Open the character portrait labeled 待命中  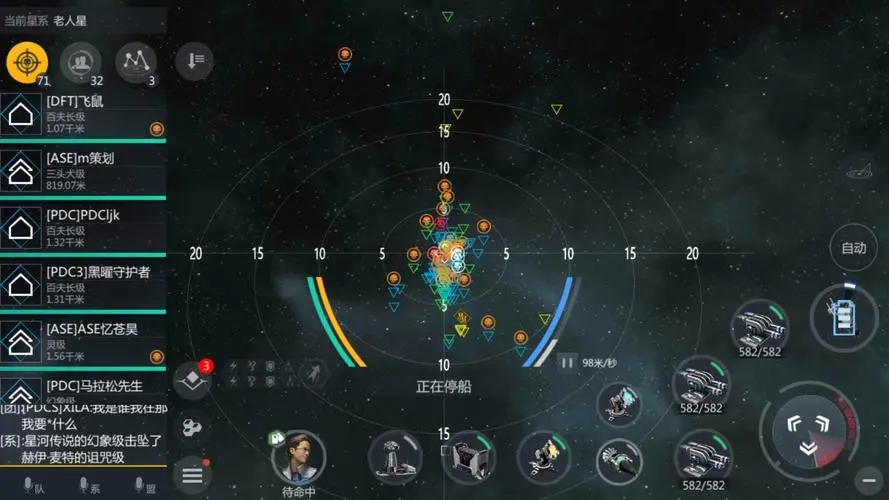click(x=298, y=457)
